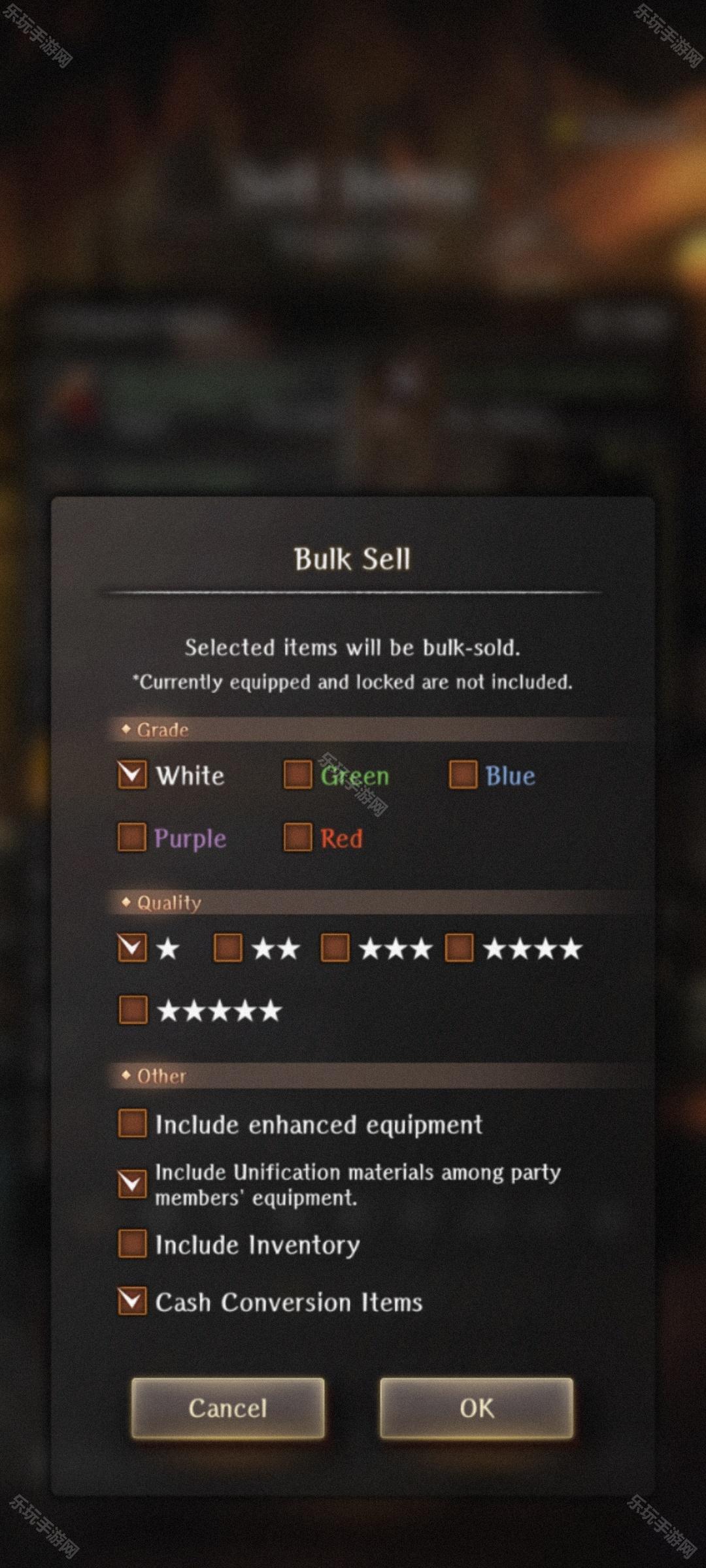Image resolution: width=706 pixels, height=1568 pixels.
Task: Toggle the one-star quality checkbox
Action: [x=132, y=947]
